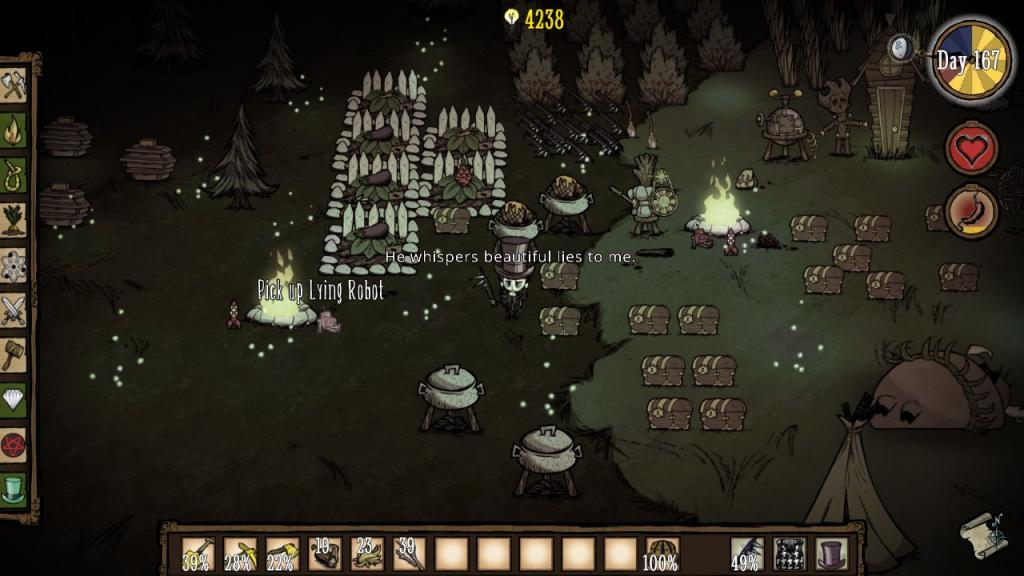Select the Refine tab with diamond icon

(x=14, y=400)
